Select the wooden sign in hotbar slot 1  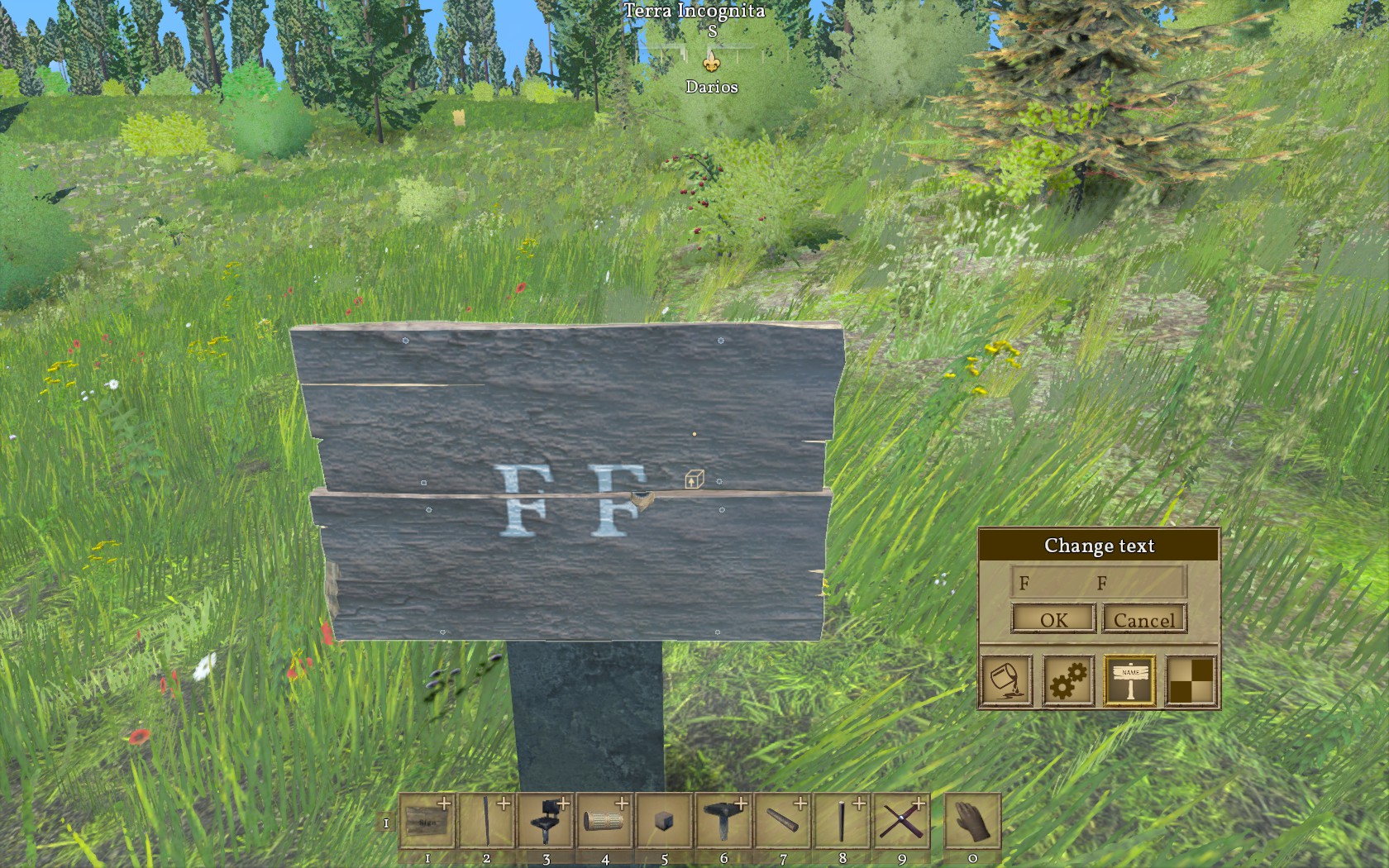tap(427, 821)
